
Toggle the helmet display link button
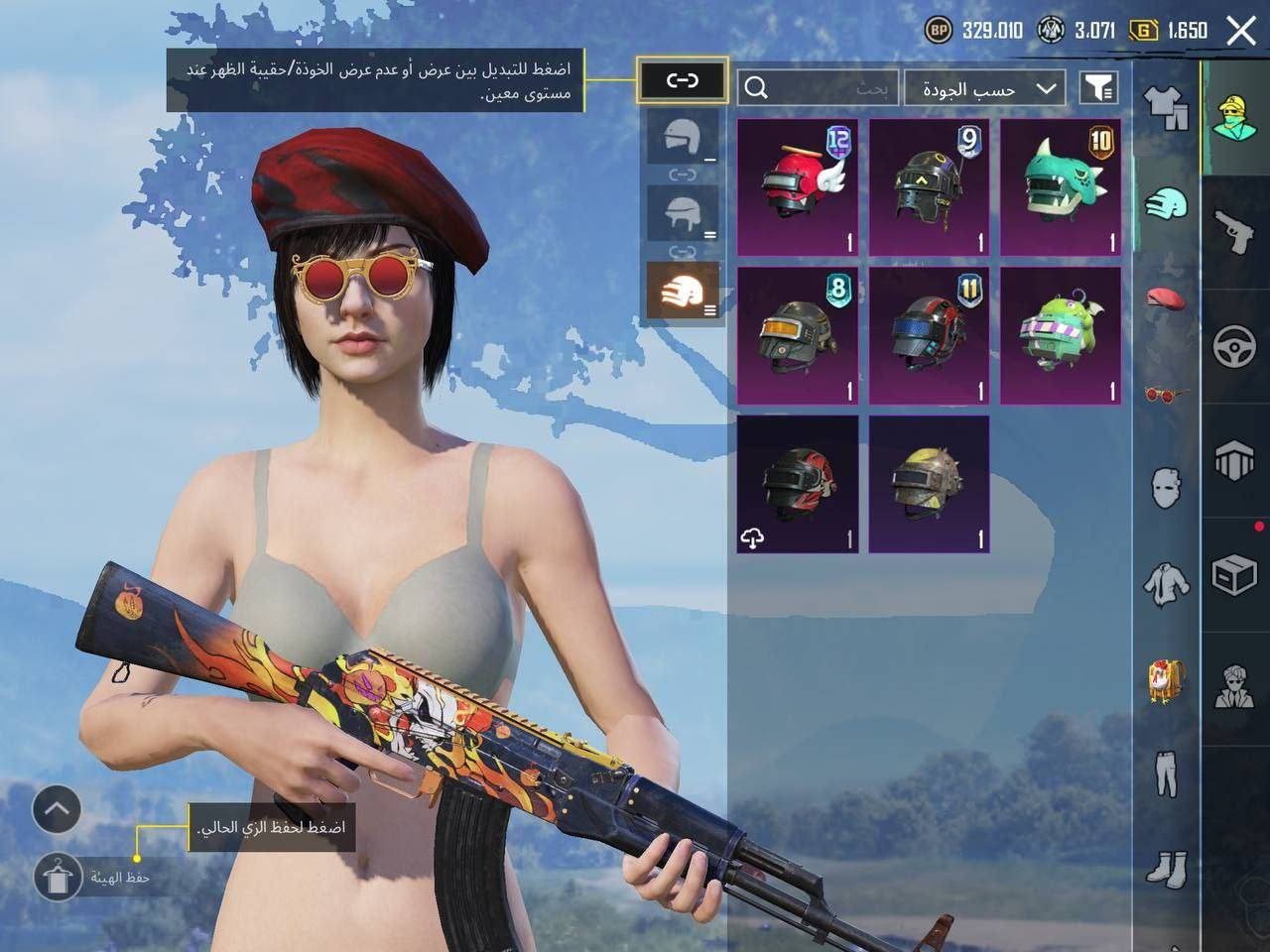[x=683, y=80]
